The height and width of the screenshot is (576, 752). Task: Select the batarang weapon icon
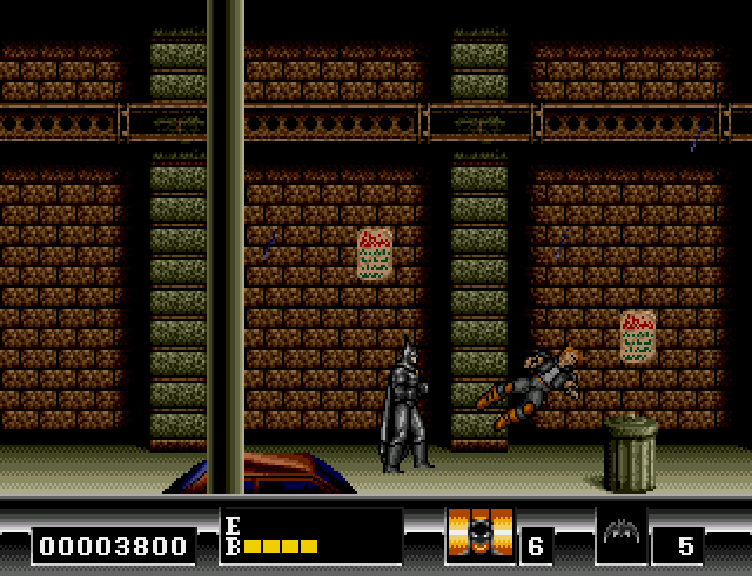621,532
